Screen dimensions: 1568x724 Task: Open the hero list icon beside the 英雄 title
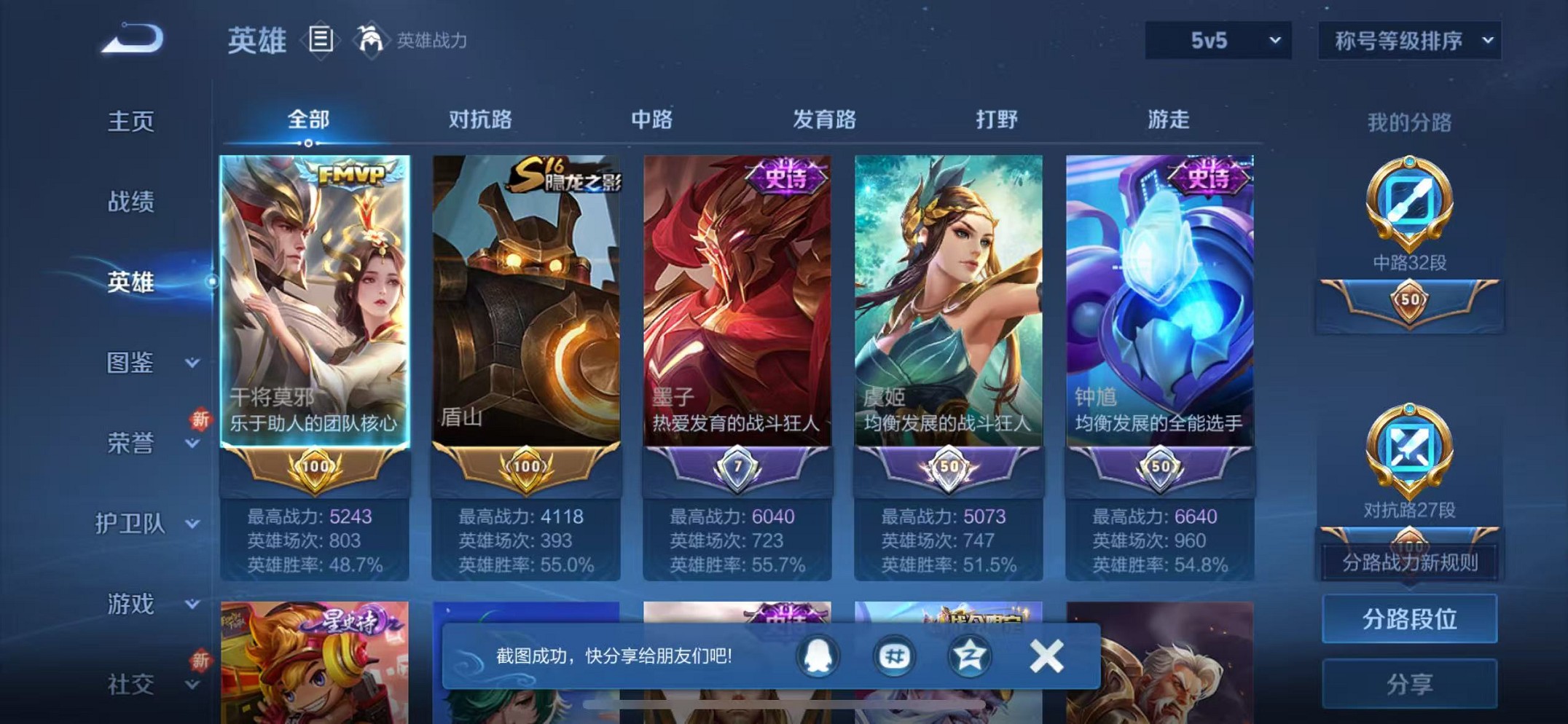tap(321, 40)
